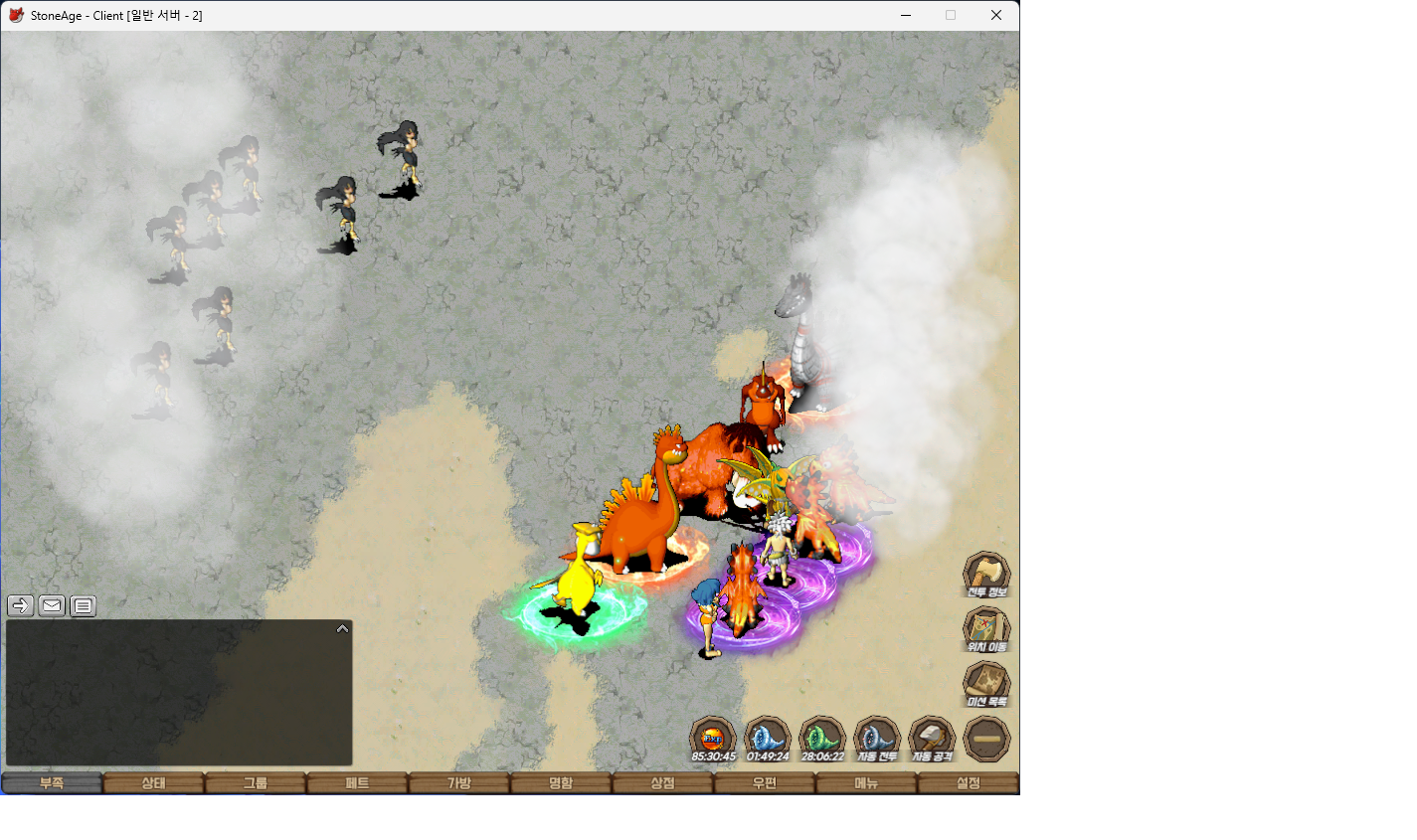This screenshot has height=840, width=1417.
Task: Open 전투 정보 battle info axe icon
Action: 986,575
